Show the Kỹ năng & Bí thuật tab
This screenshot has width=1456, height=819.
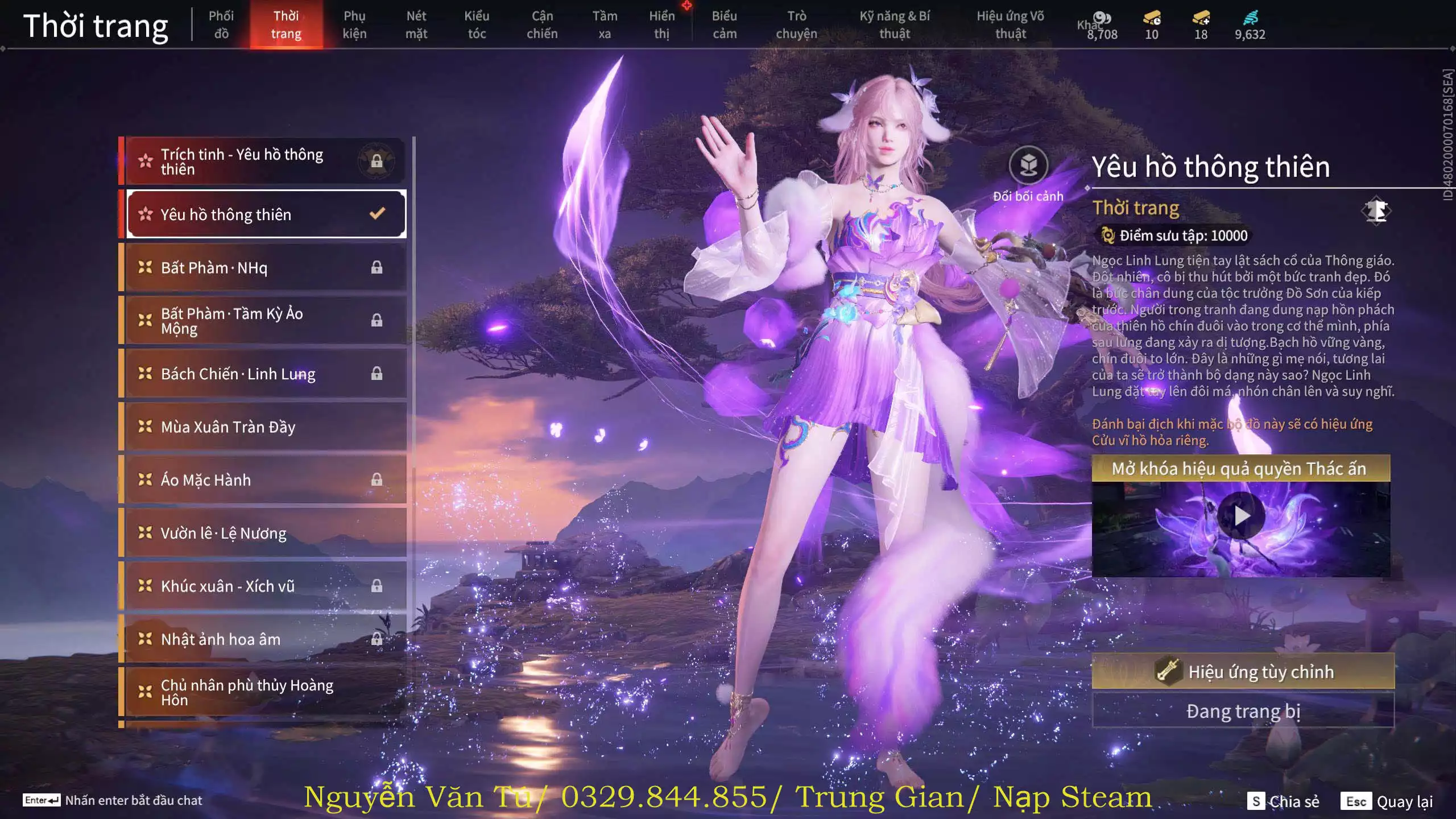[x=895, y=25]
